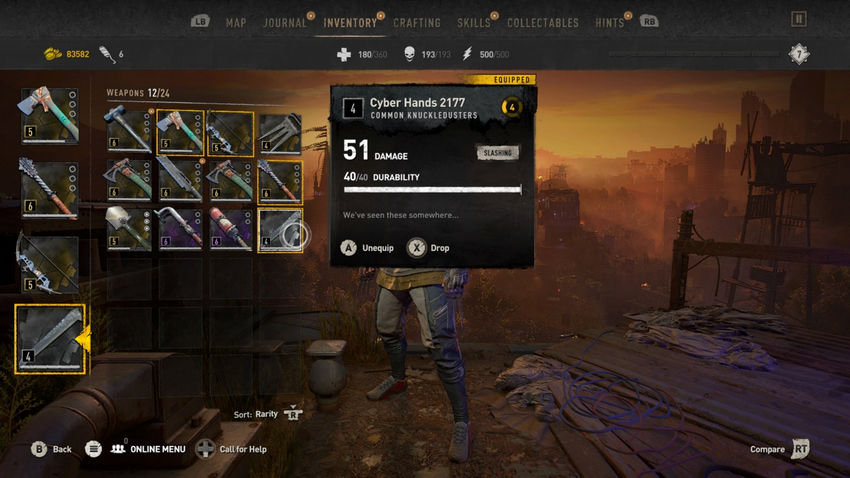Select the Inventory tab

tap(350, 22)
